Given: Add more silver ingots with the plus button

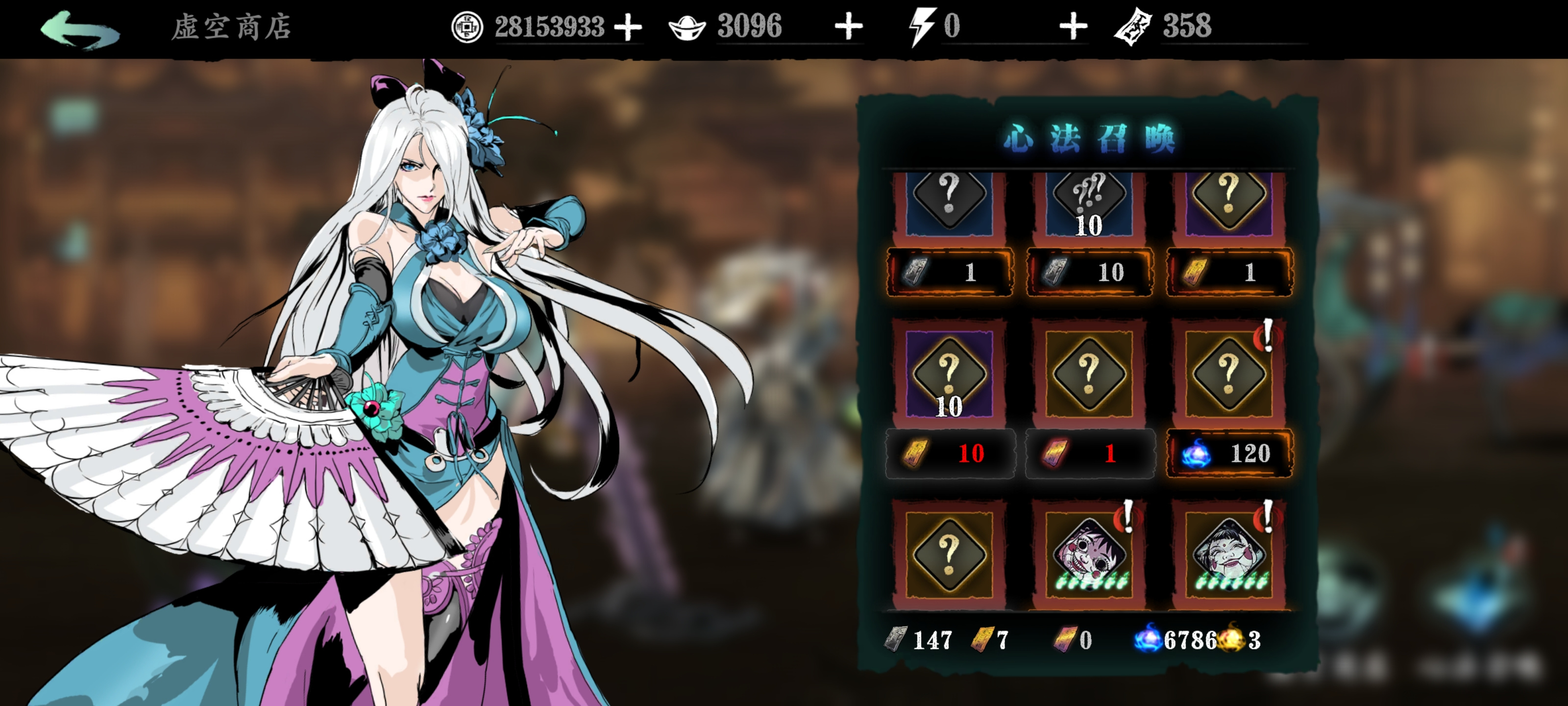Looking at the screenshot, I should (848, 27).
